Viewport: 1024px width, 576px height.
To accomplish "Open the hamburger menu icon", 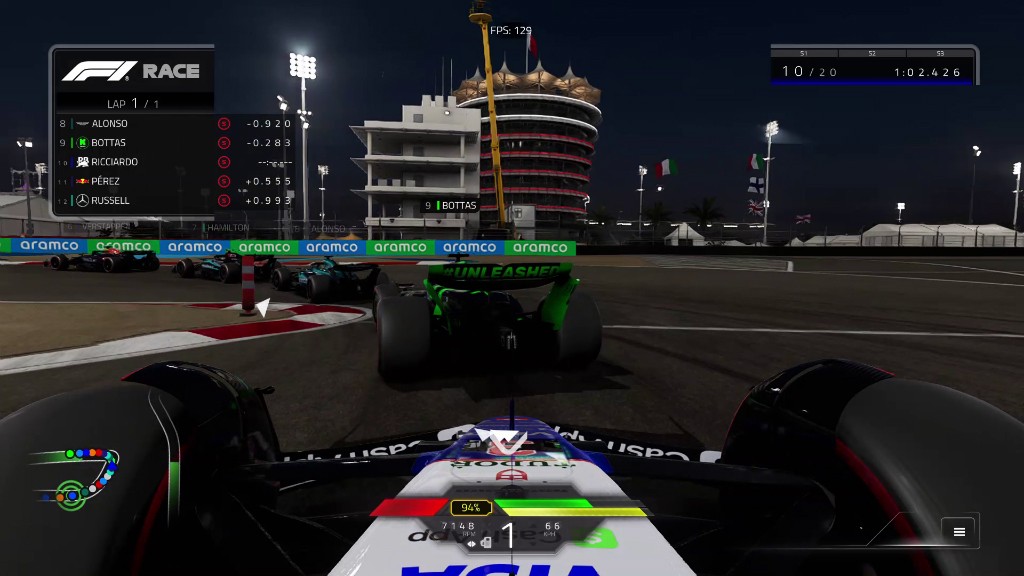I will (x=959, y=532).
